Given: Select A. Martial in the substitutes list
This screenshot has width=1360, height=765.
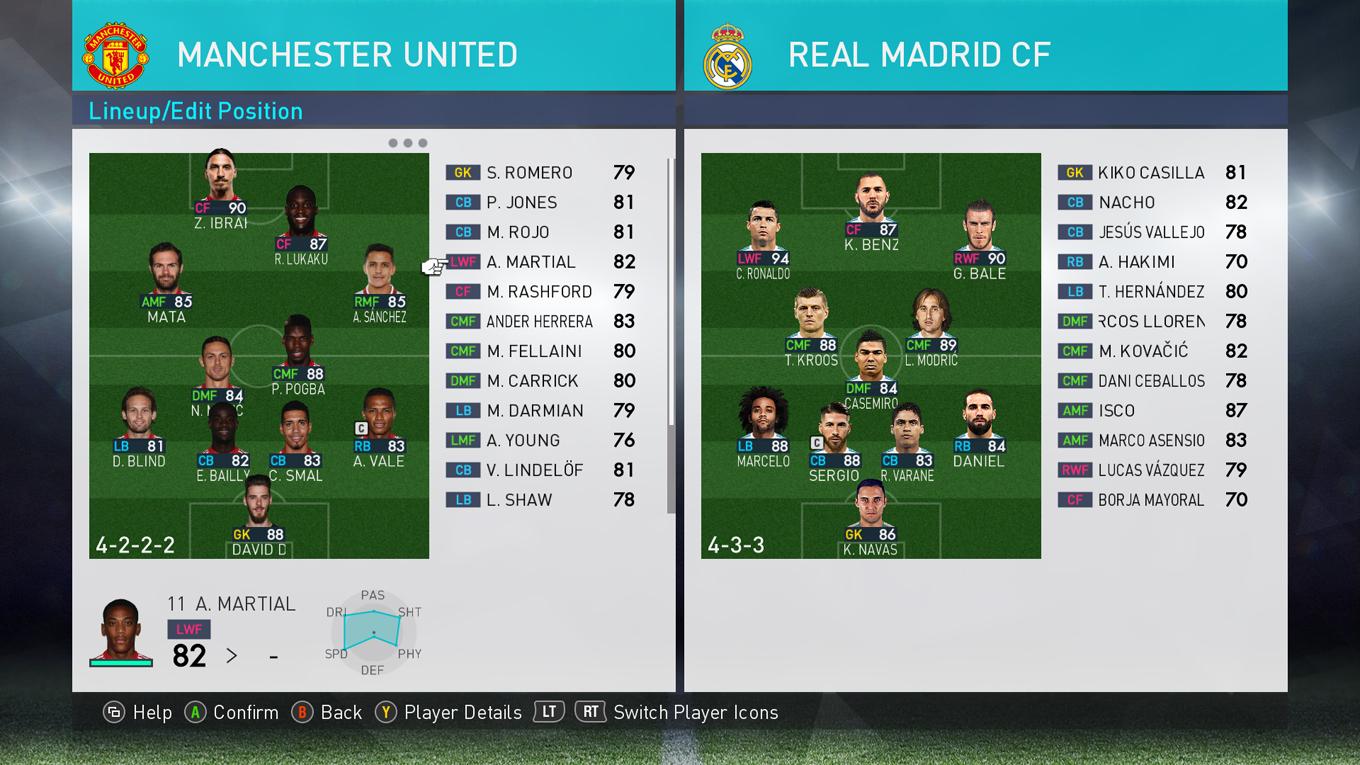Looking at the screenshot, I should 531,262.
